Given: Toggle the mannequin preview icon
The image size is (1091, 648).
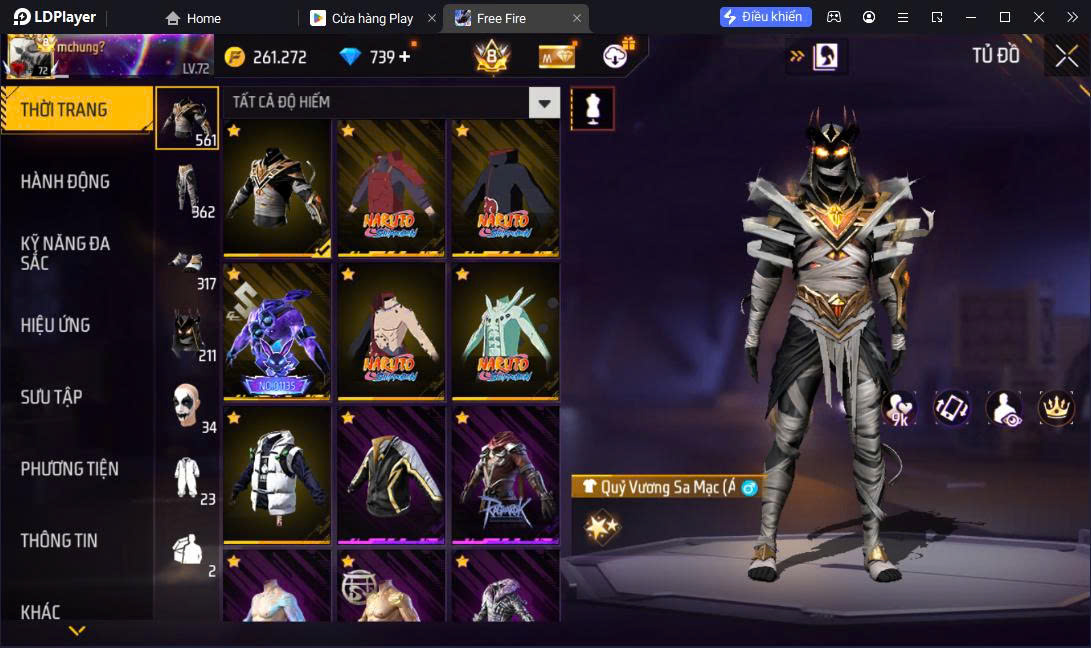Looking at the screenshot, I should click(592, 108).
